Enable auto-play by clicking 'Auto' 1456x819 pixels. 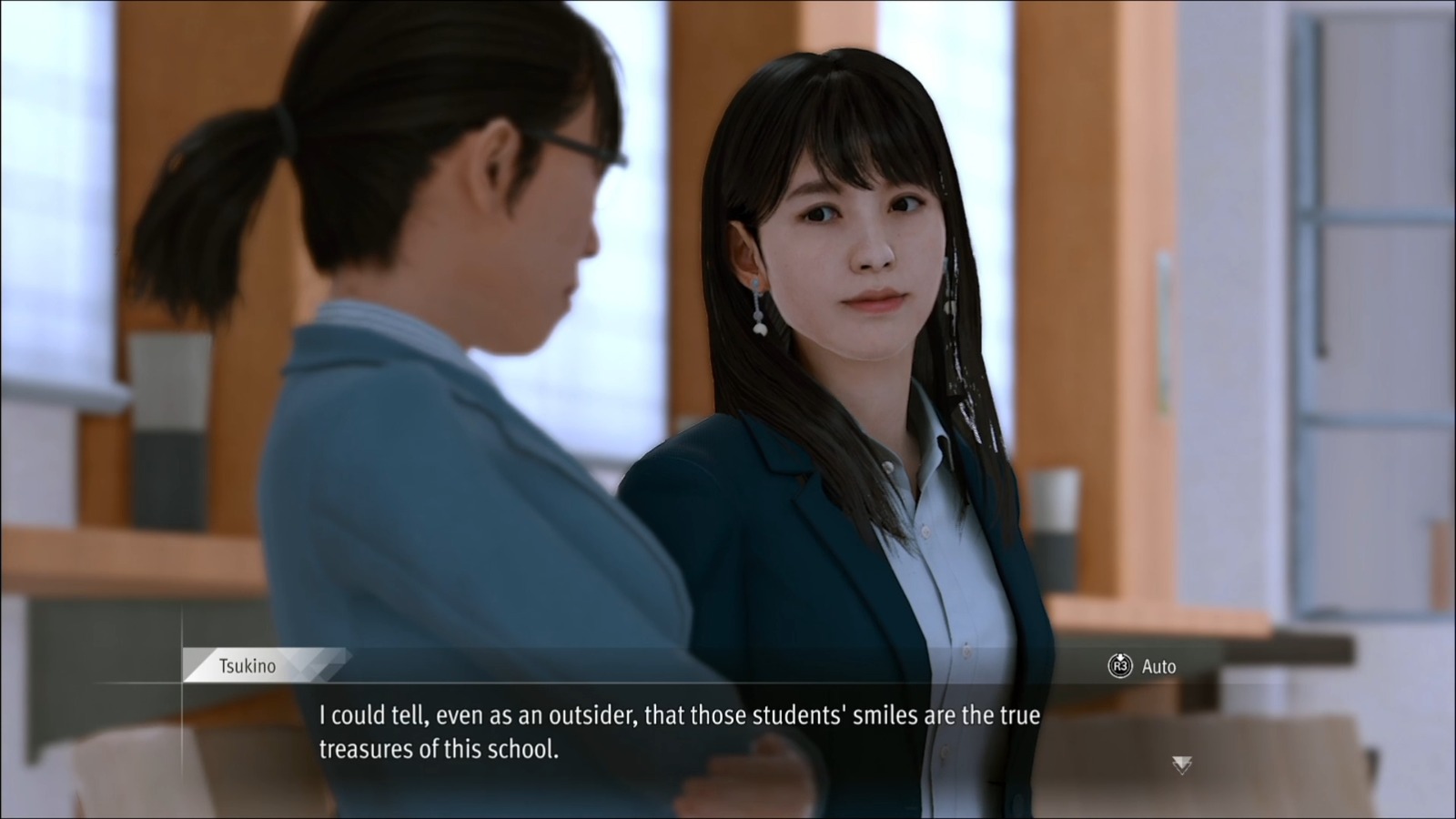pyautogui.click(x=1158, y=666)
